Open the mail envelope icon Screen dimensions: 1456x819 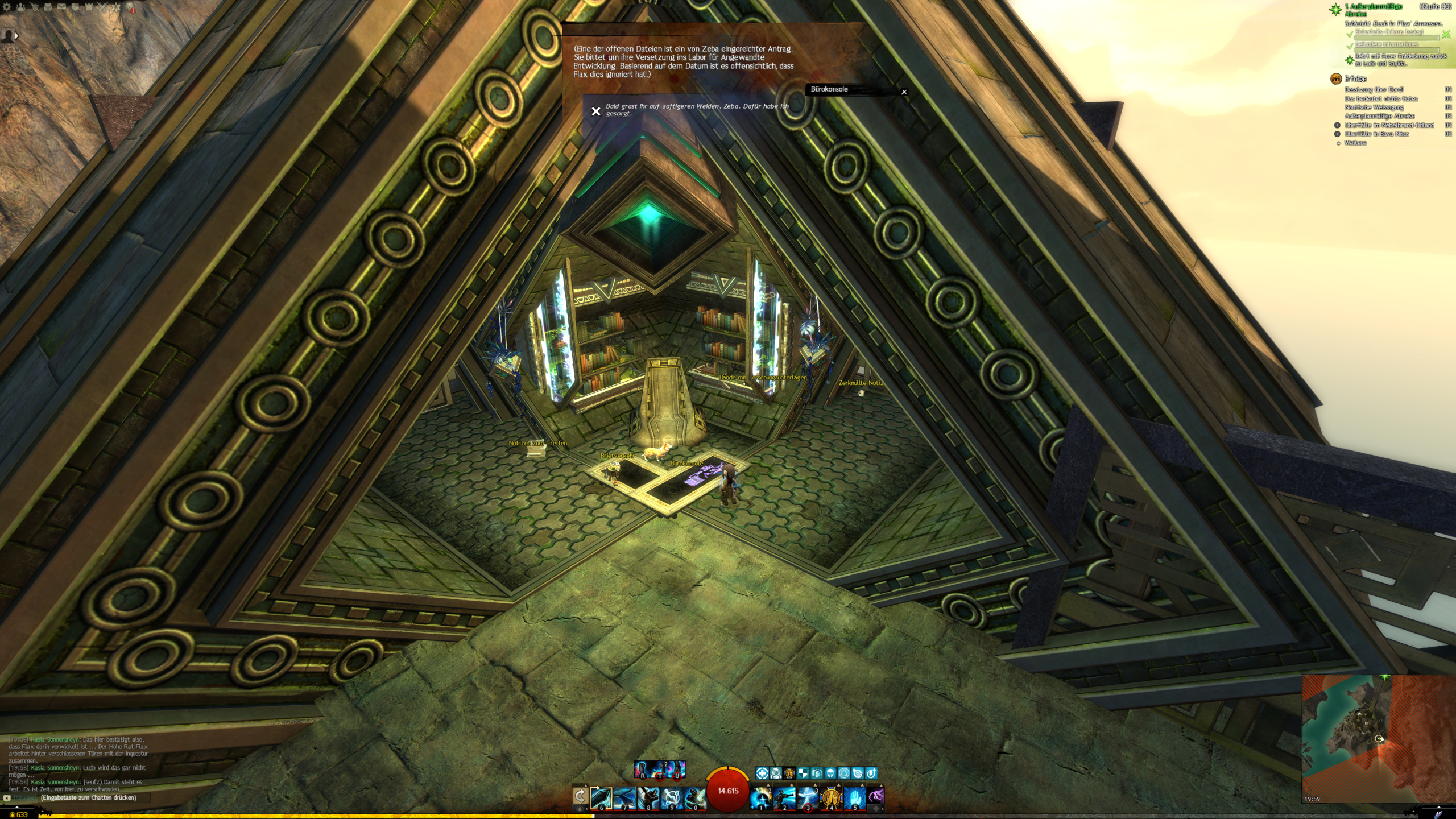tap(61, 7)
